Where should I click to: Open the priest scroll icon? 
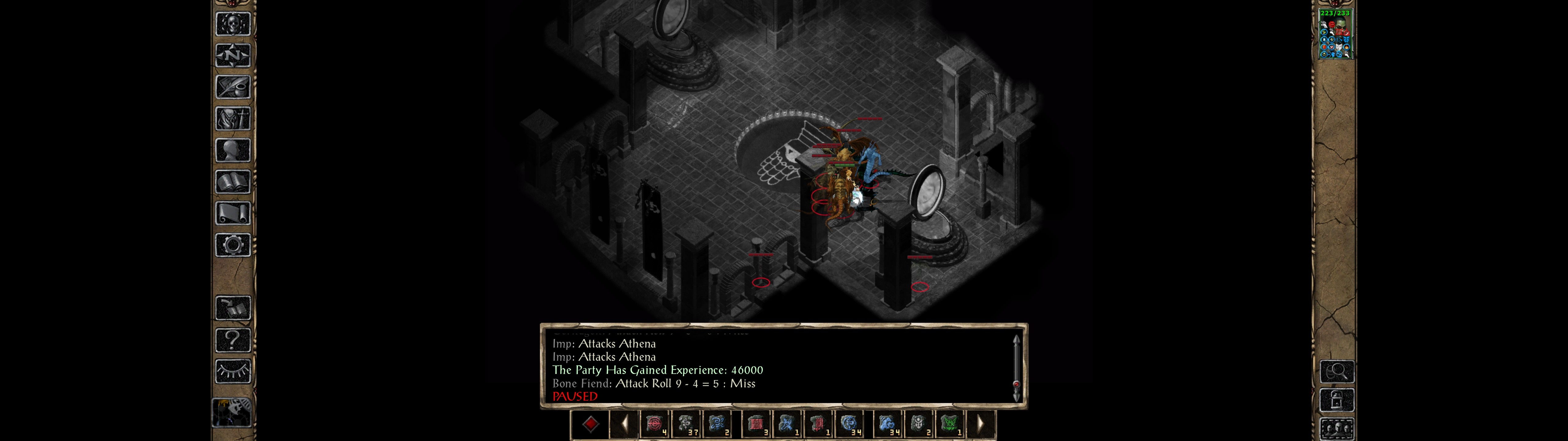coord(232,213)
